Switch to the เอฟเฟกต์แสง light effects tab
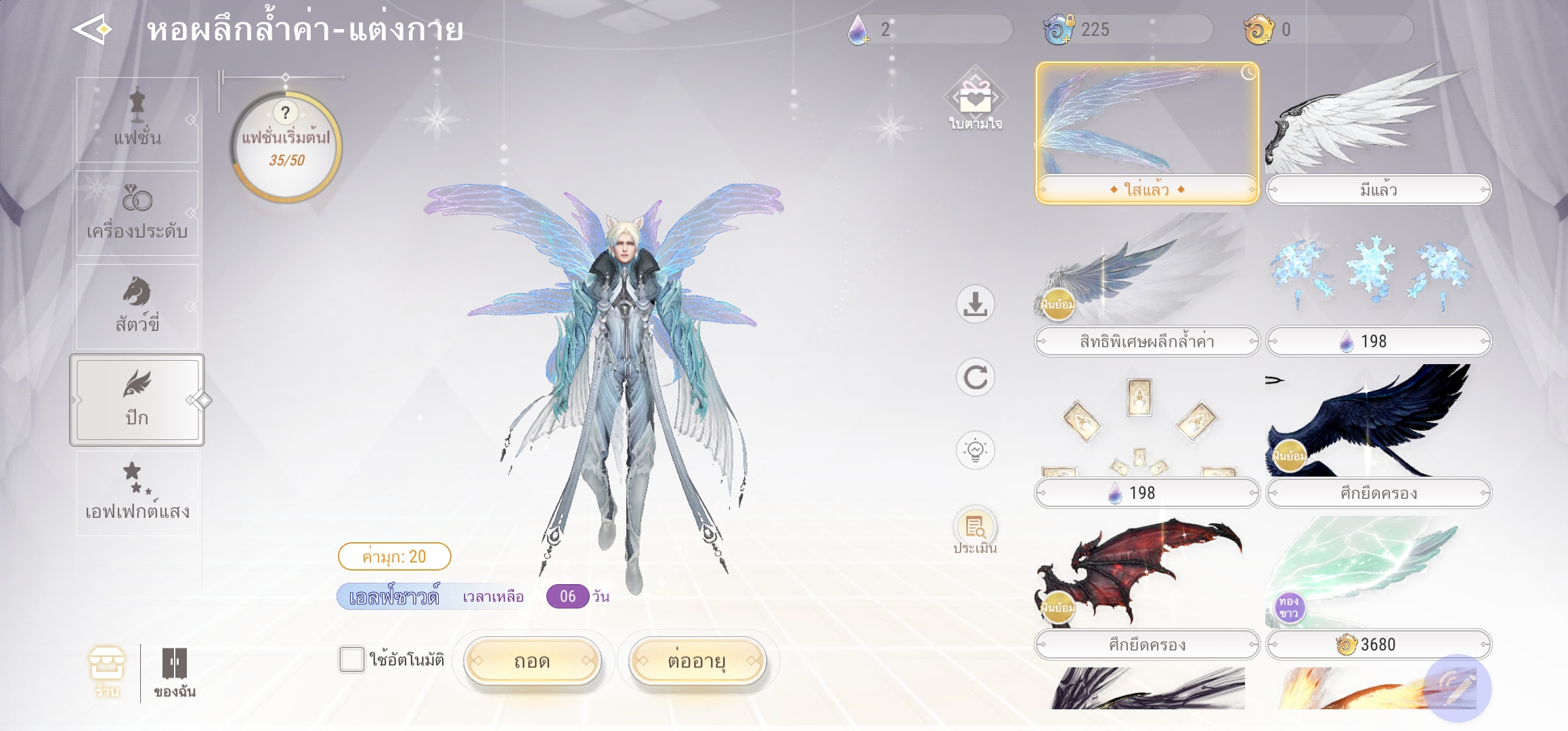Viewport: 1568px width, 731px height. pyautogui.click(x=137, y=493)
